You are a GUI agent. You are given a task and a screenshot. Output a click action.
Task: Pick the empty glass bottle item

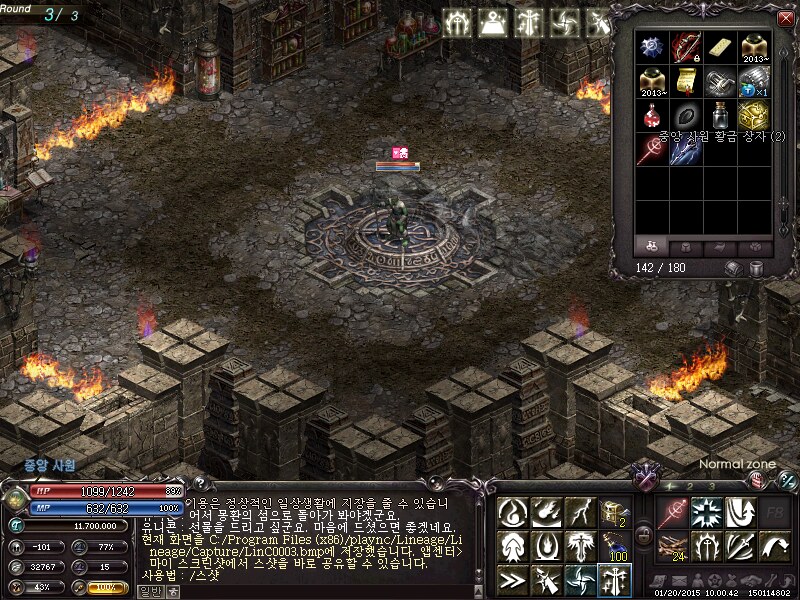(x=719, y=114)
